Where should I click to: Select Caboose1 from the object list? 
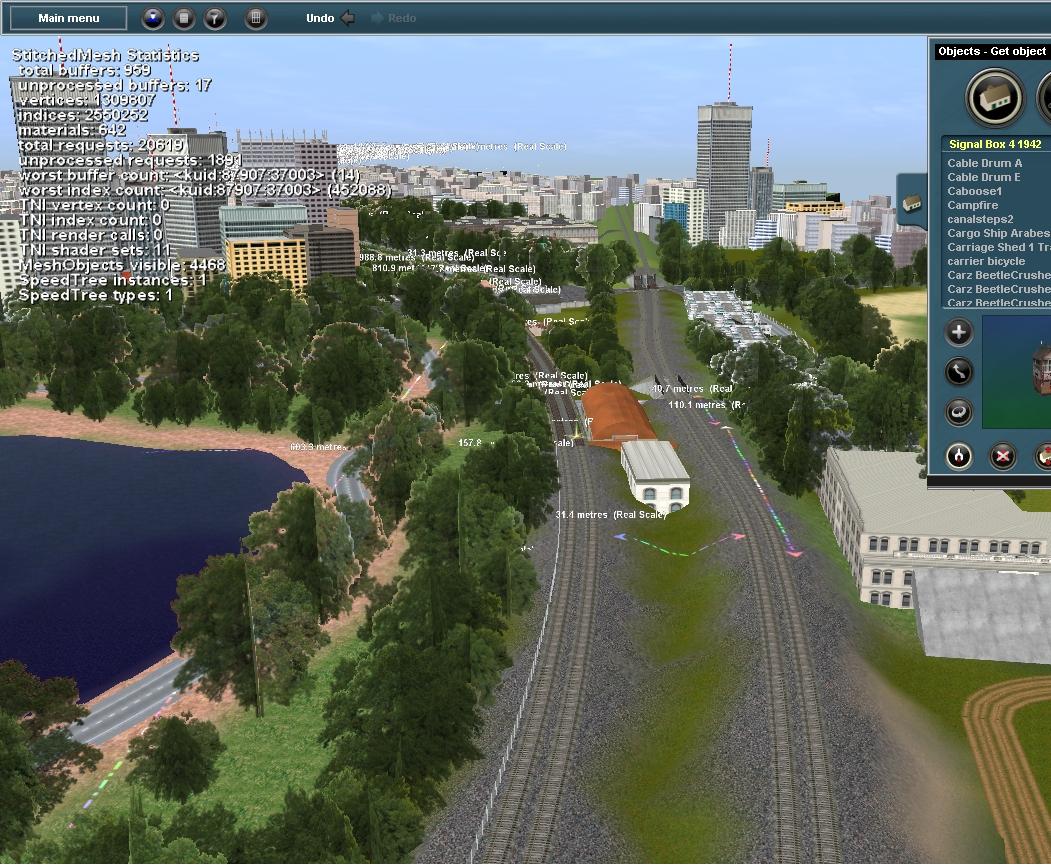click(x=975, y=191)
